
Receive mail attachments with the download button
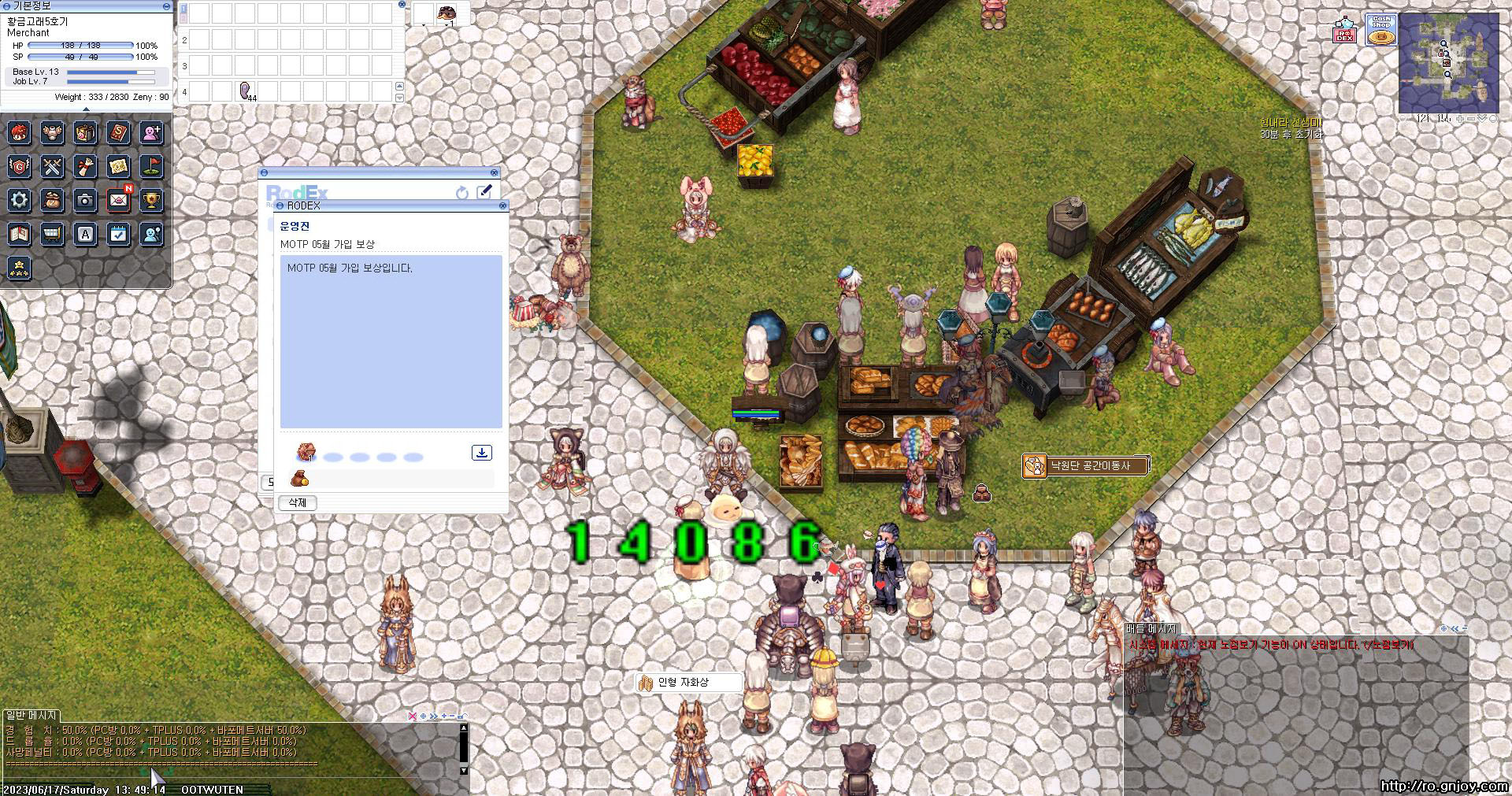(x=481, y=453)
